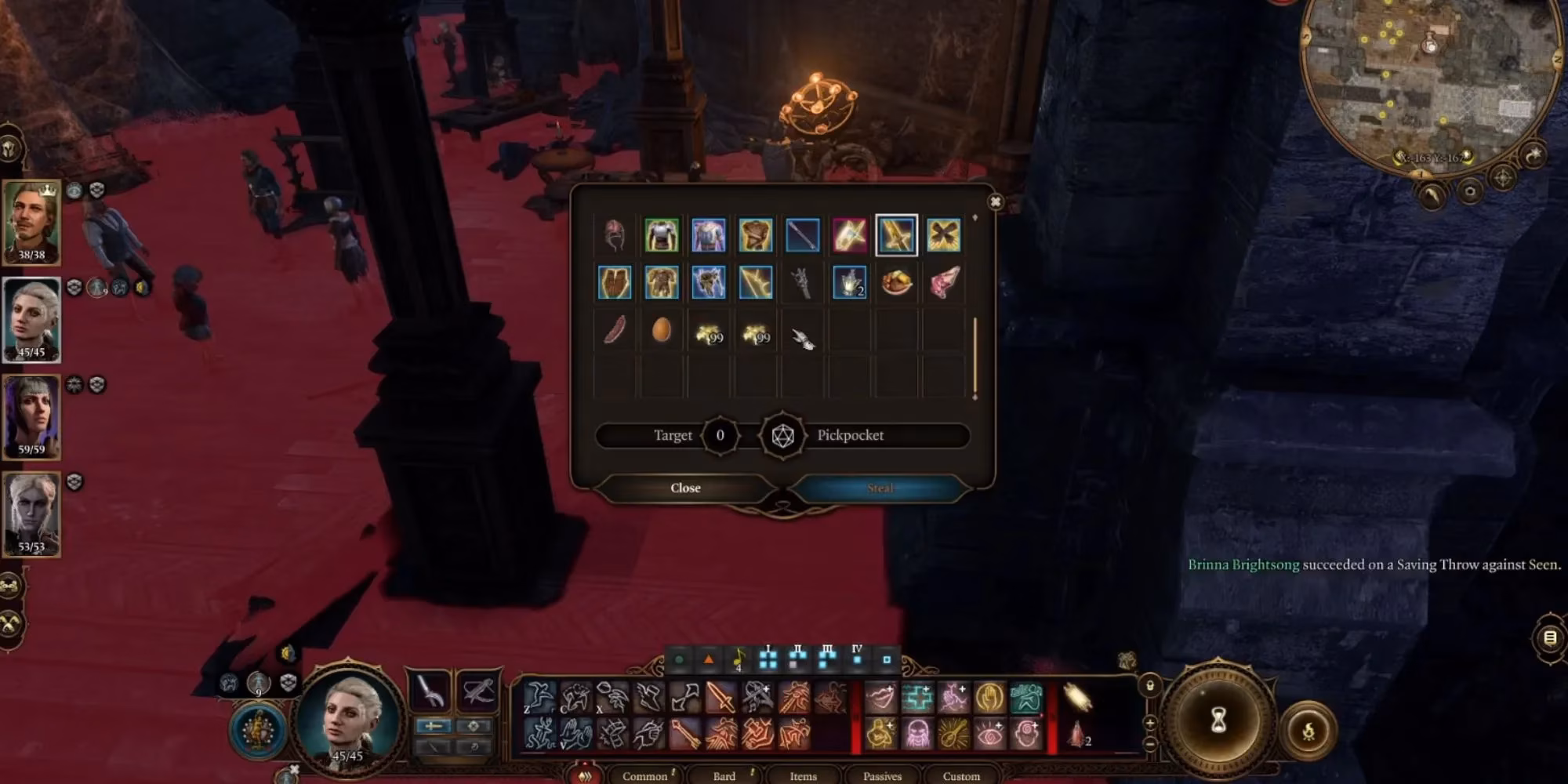
Task: Select the highlighted golden greatsword item
Action: click(x=895, y=234)
